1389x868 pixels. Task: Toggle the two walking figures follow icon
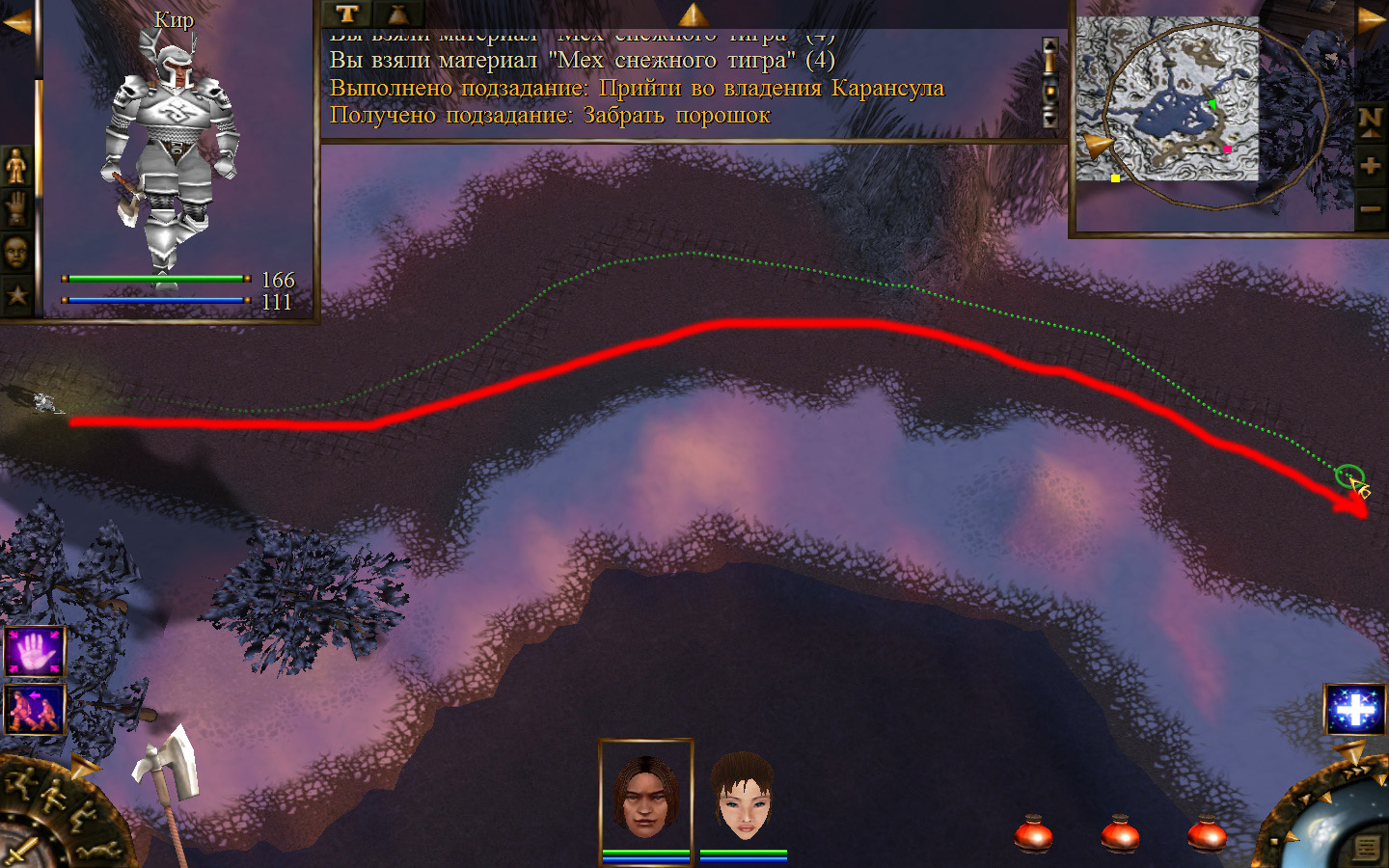coord(35,709)
